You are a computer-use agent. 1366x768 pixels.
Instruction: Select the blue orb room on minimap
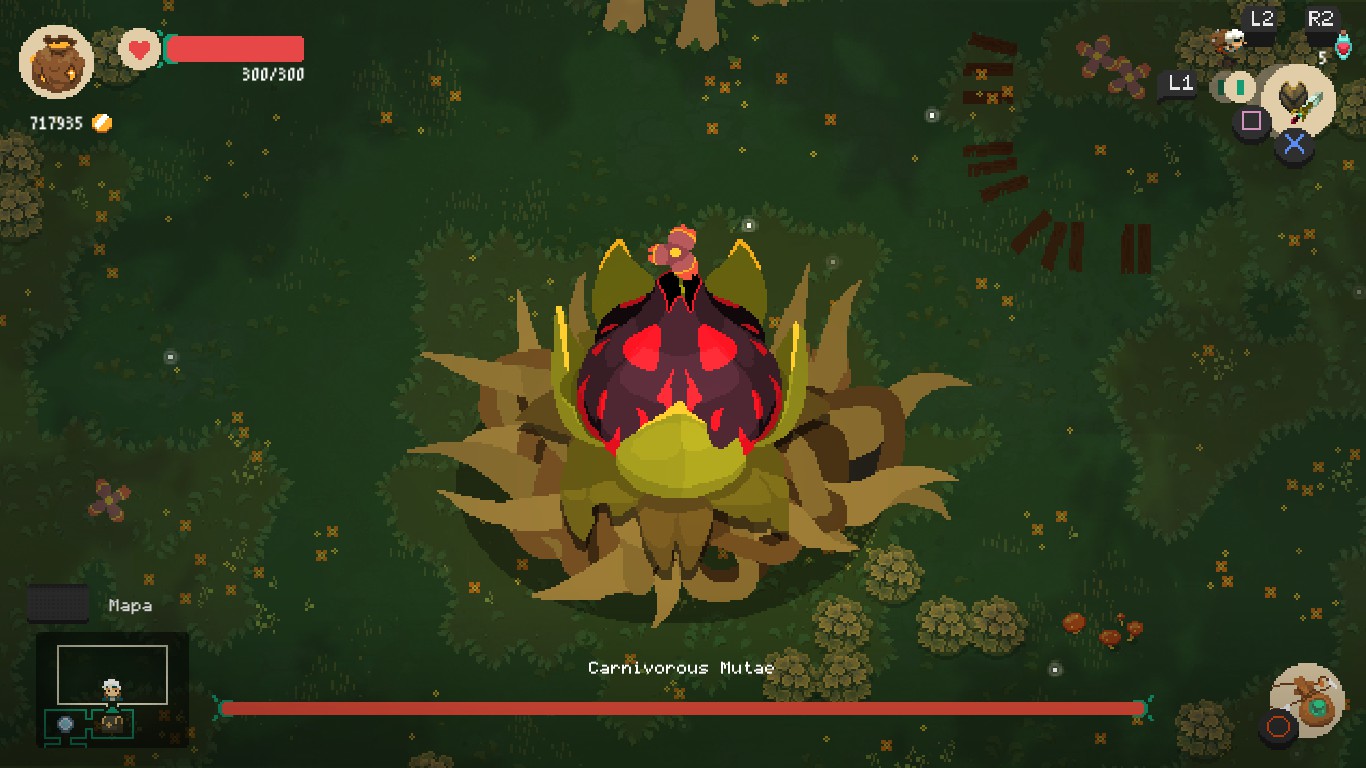[x=66, y=723]
